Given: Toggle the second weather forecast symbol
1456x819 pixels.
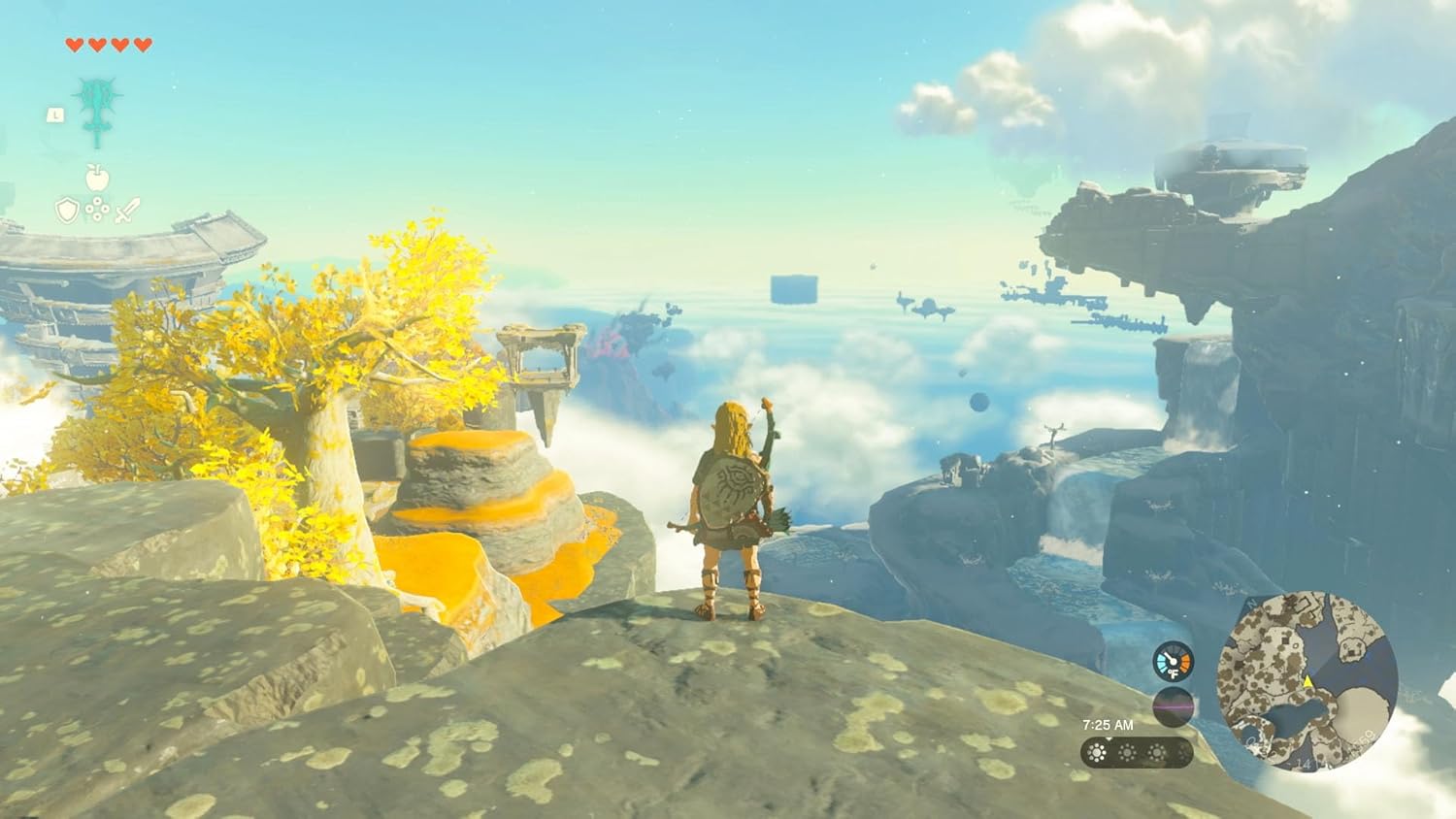Looking at the screenshot, I should click(1126, 753).
